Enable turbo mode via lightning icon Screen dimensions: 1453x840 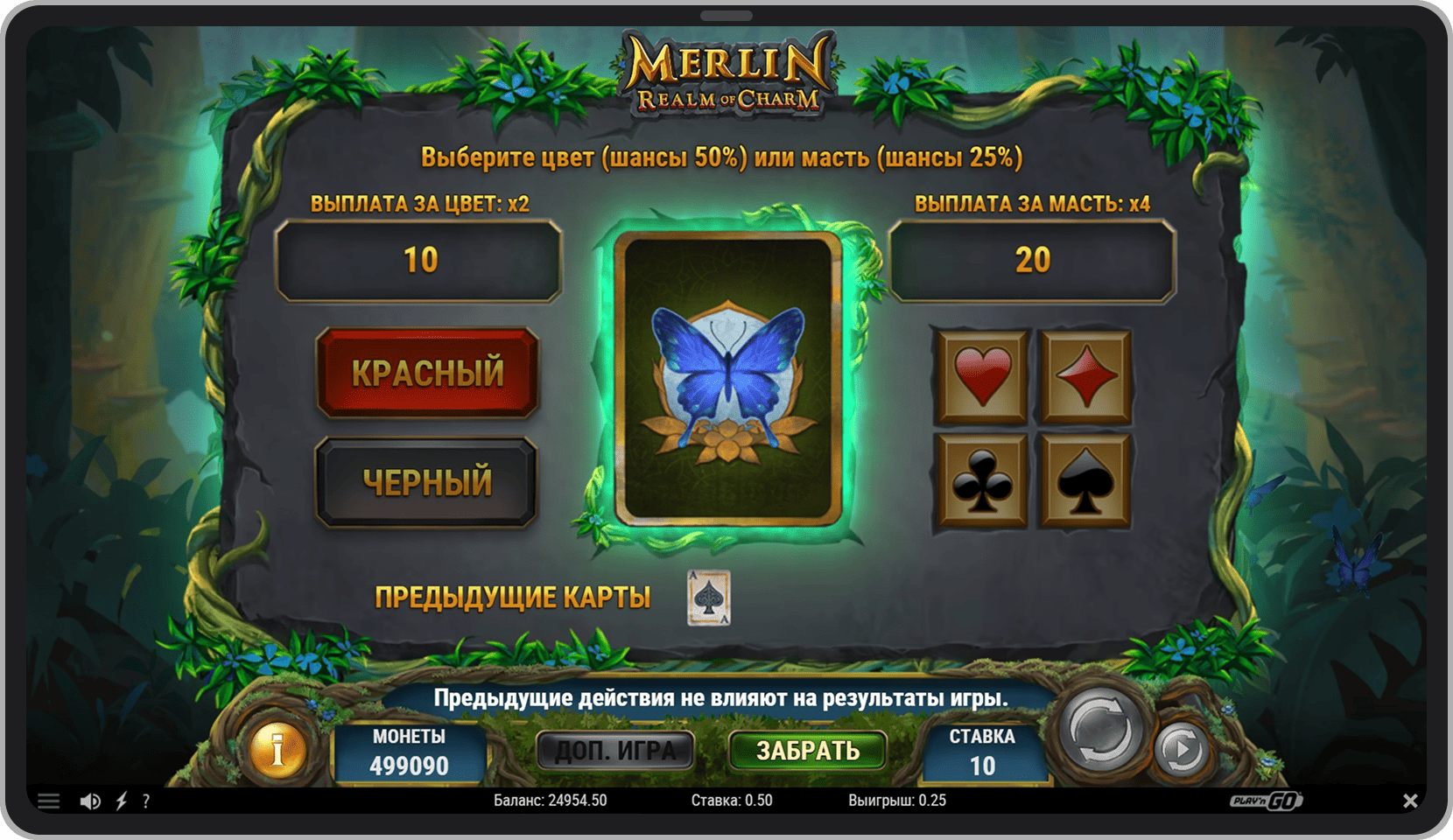pos(120,801)
